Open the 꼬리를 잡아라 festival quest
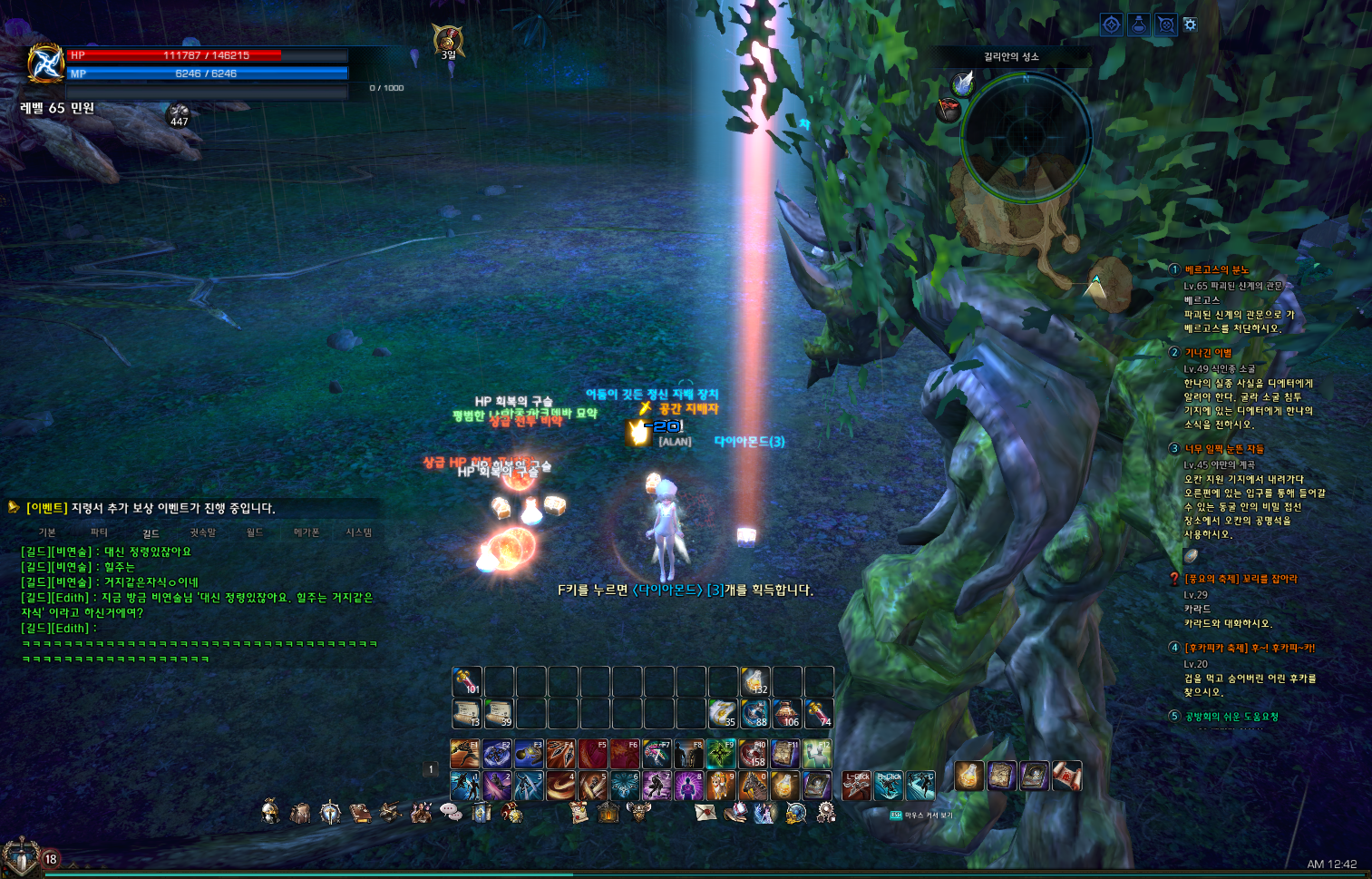Image resolution: width=1372 pixels, height=879 pixels. coord(1240,579)
